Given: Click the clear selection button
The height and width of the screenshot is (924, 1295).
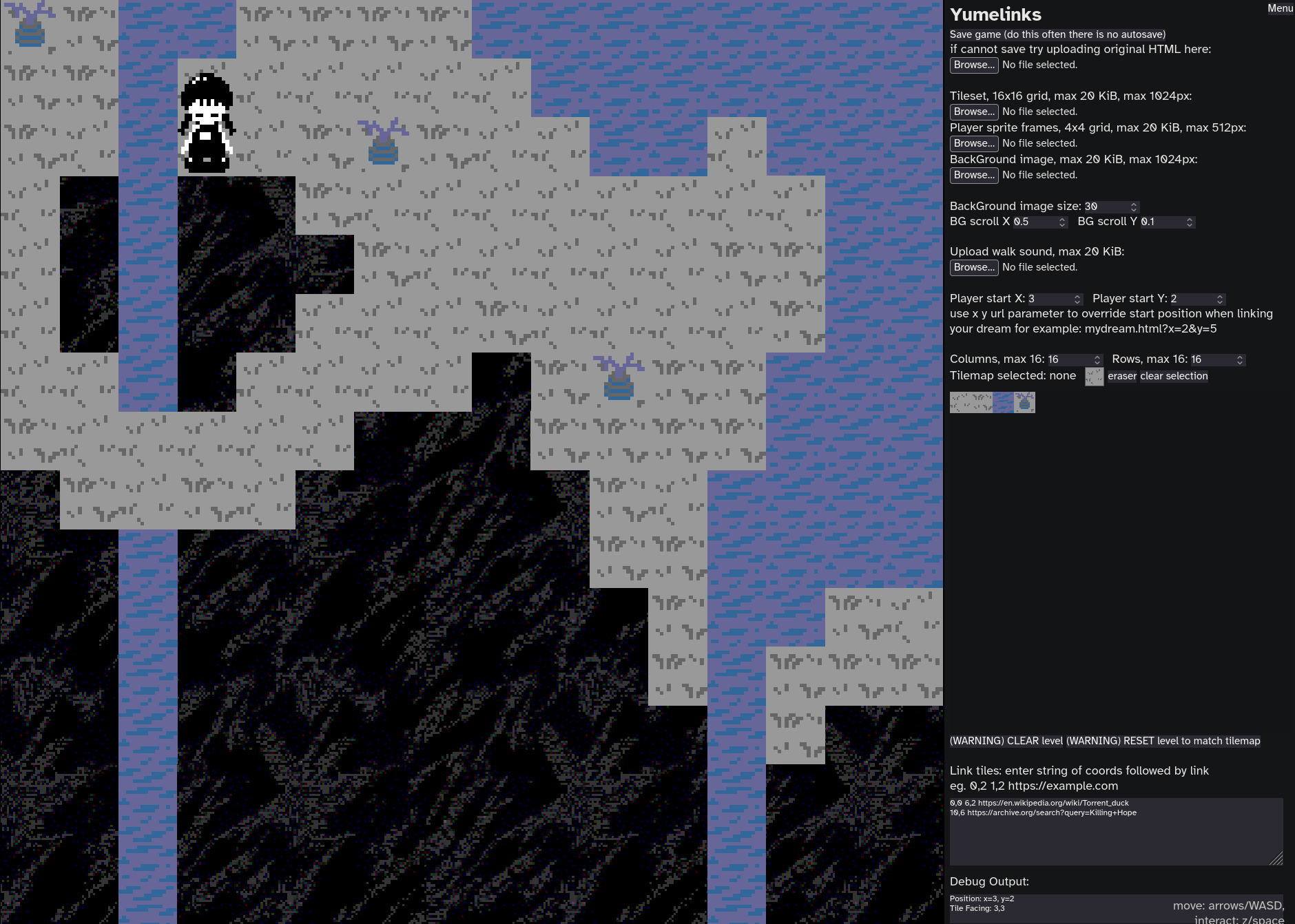Looking at the screenshot, I should click(1174, 376).
